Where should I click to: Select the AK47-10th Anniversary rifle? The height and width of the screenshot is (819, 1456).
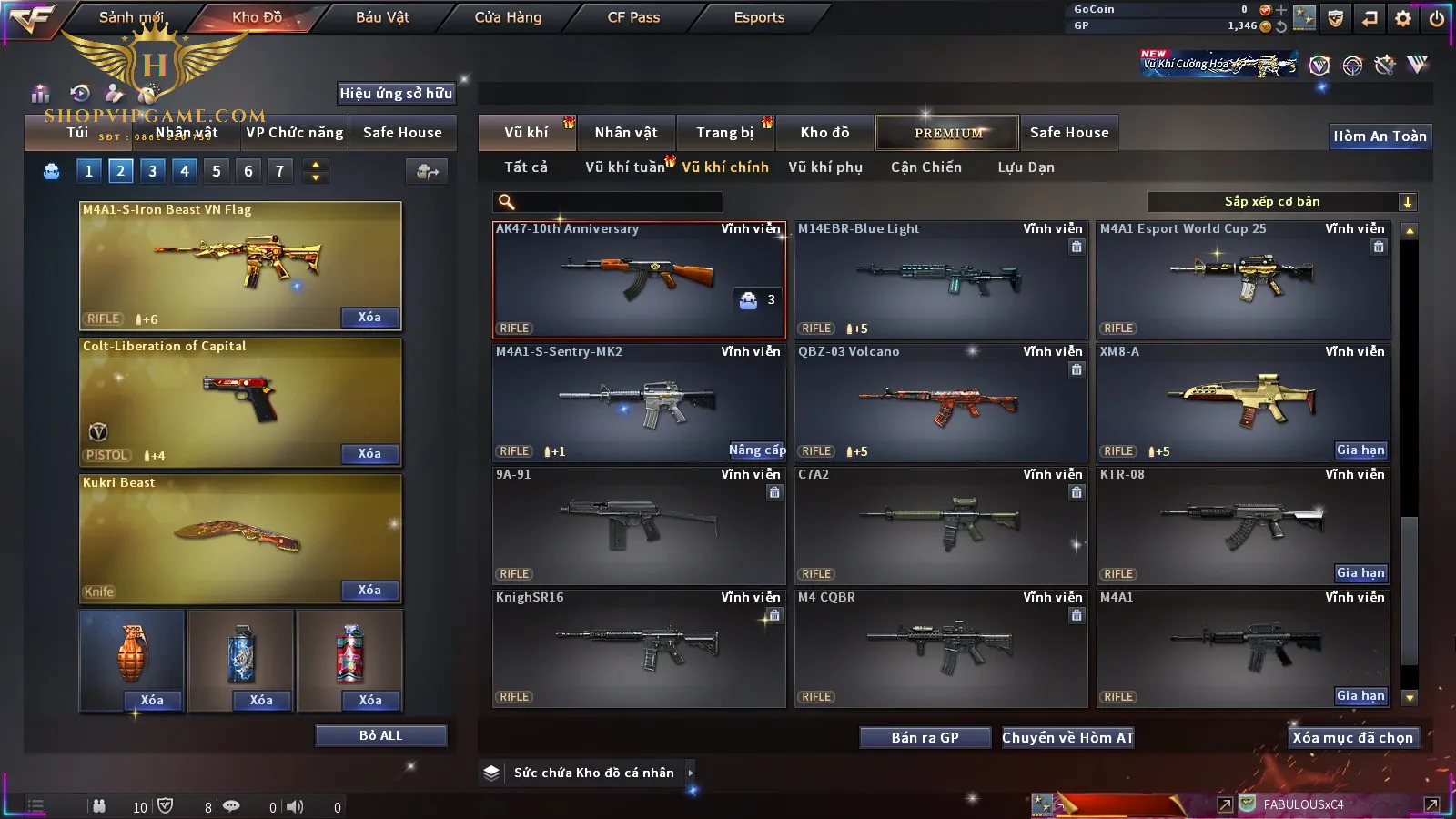point(637,279)
